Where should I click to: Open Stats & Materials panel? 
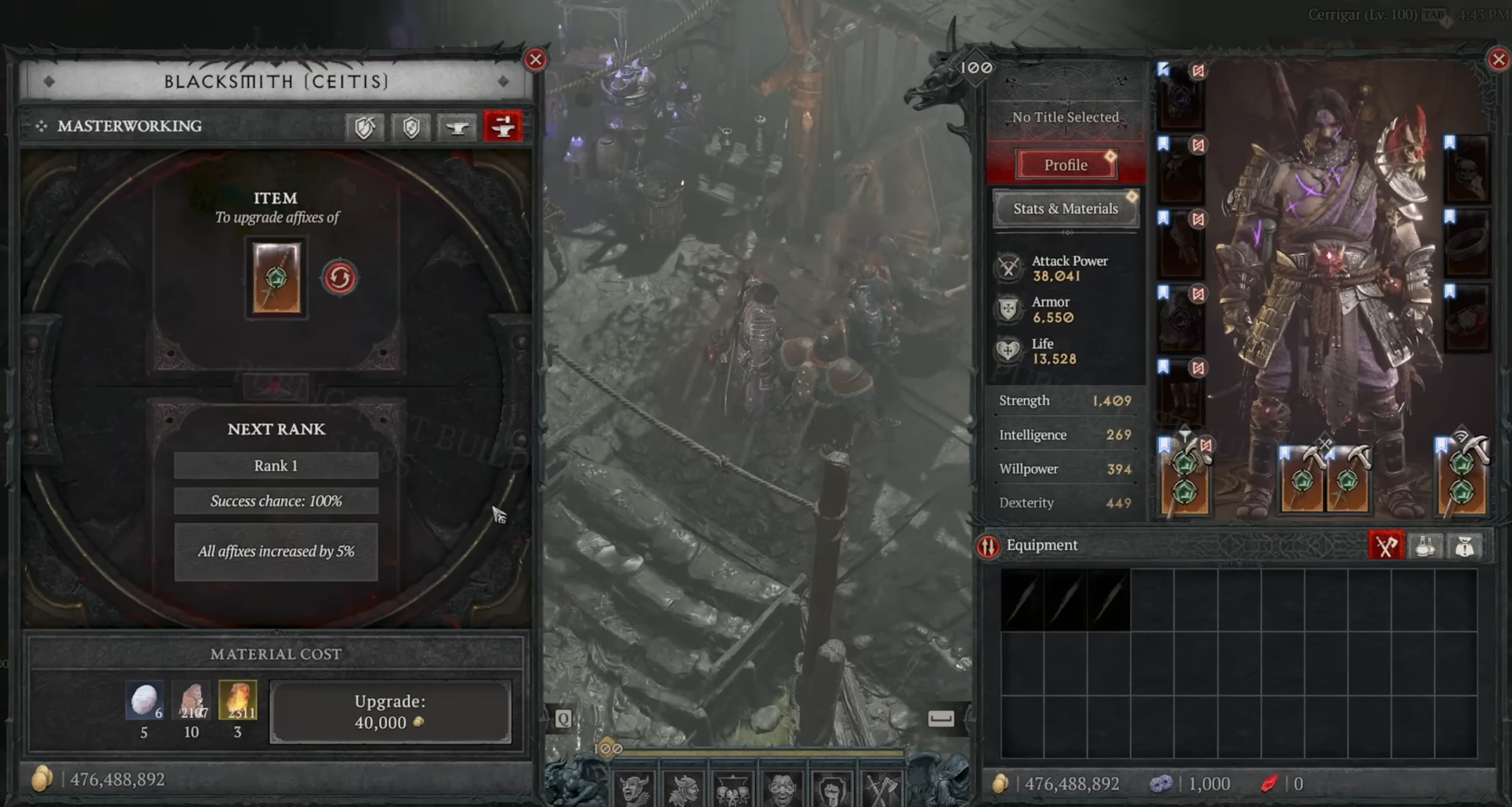tap(1065, 208)
